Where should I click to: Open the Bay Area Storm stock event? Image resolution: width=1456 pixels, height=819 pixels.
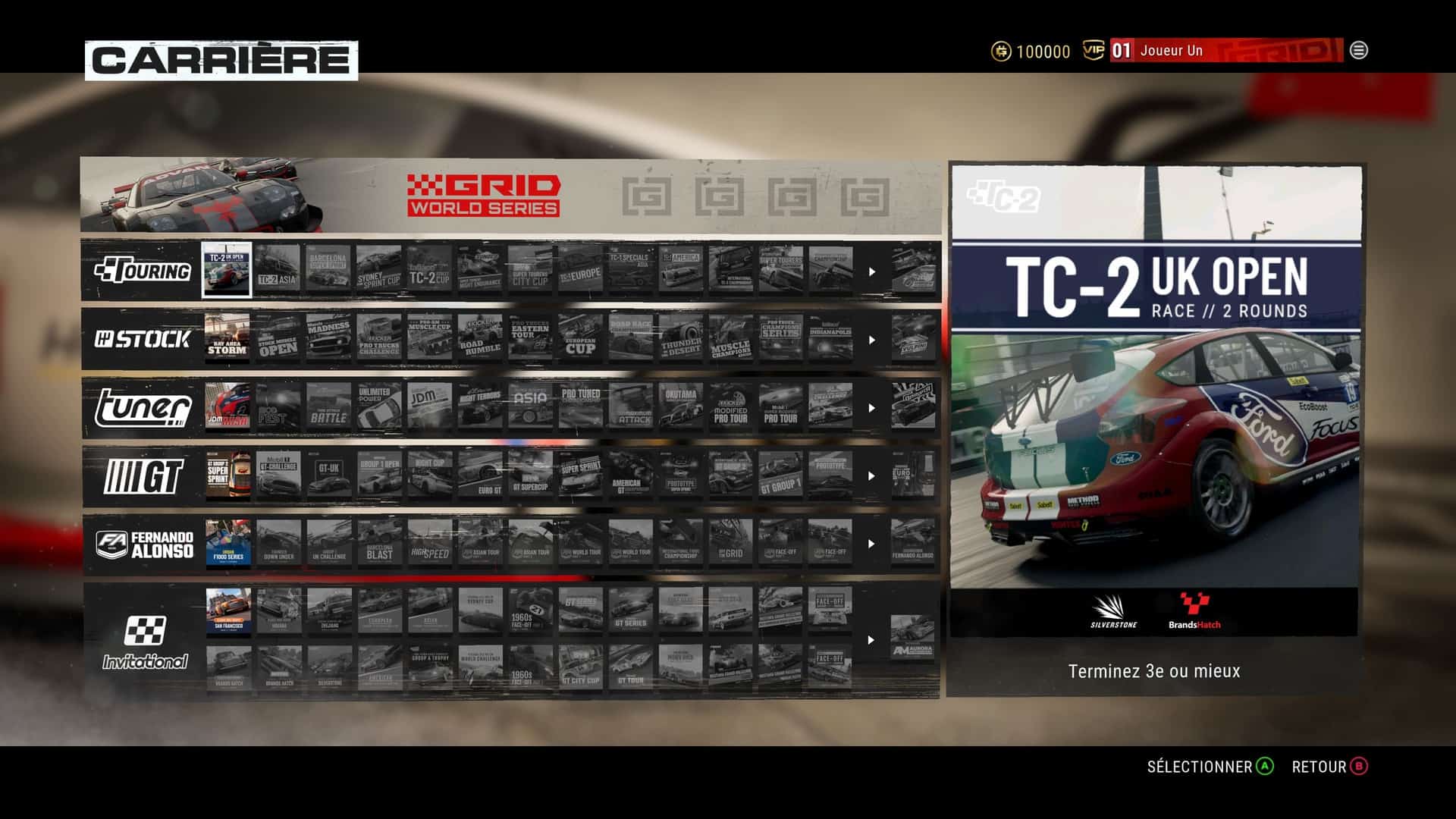click(x=227, y=338)
